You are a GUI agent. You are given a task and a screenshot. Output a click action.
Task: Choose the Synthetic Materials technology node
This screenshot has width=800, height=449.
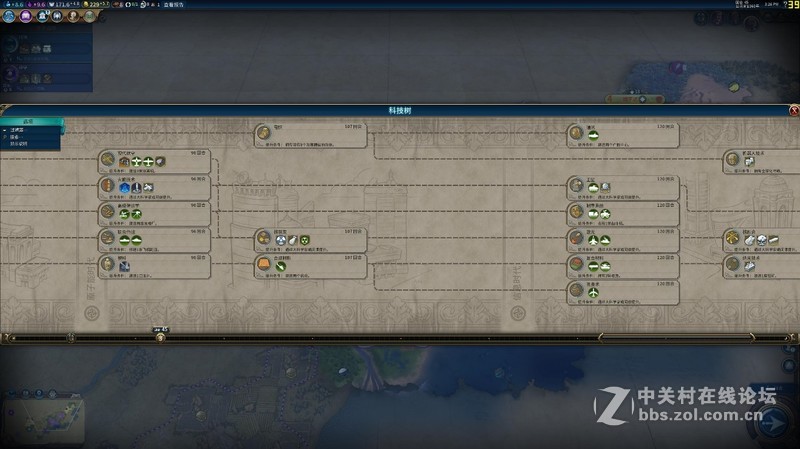point(310,264)
